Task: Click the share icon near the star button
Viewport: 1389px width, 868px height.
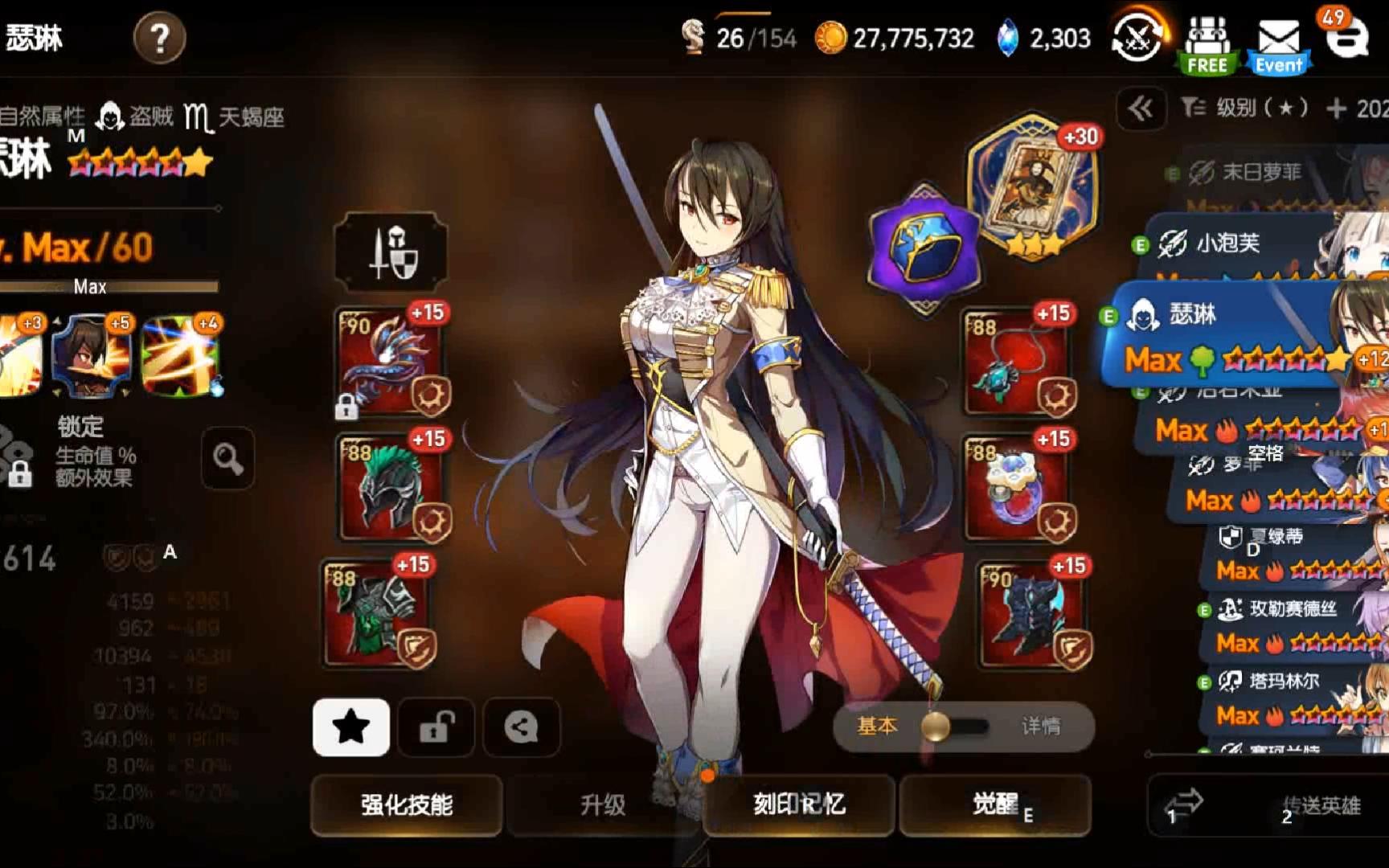Action: pyautogui.click(x=521, y=727)
